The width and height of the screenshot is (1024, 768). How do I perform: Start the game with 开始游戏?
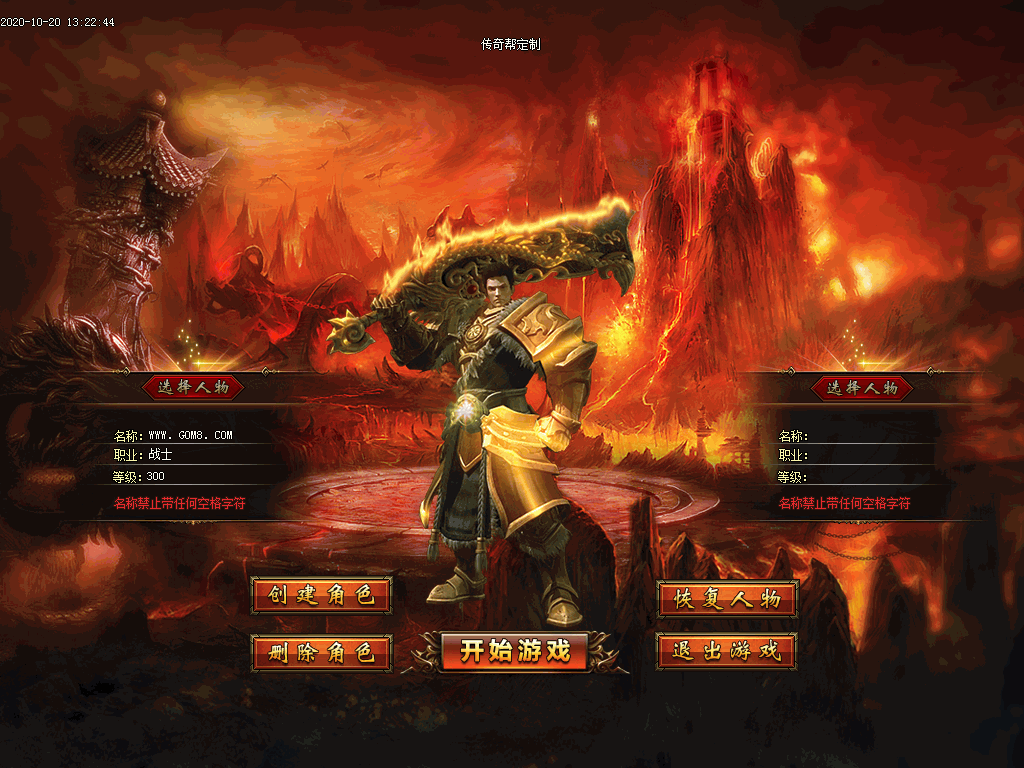[x=515, y=651]
